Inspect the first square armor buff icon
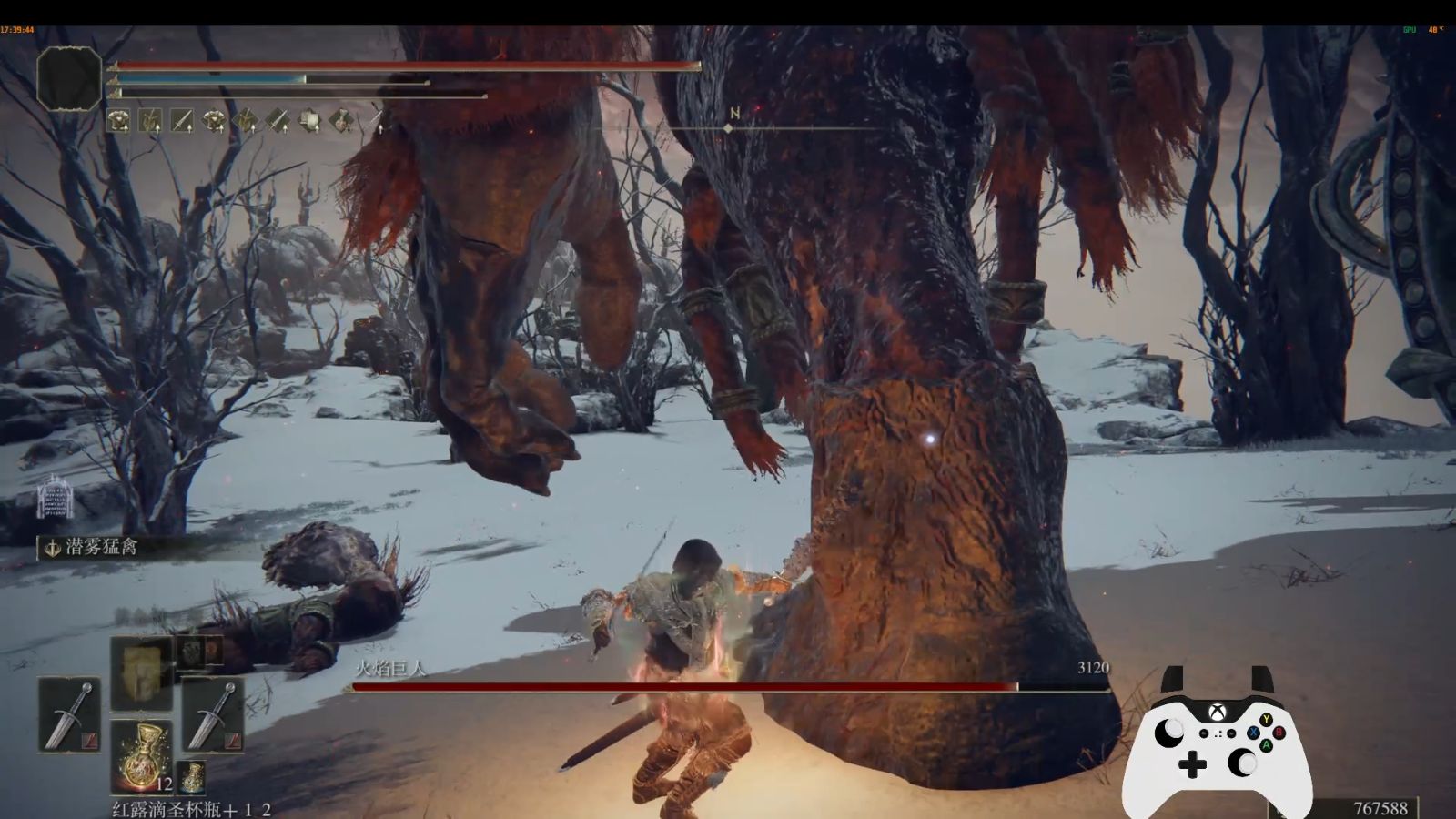The image size is (1456, 819). (x=118, y=120)
